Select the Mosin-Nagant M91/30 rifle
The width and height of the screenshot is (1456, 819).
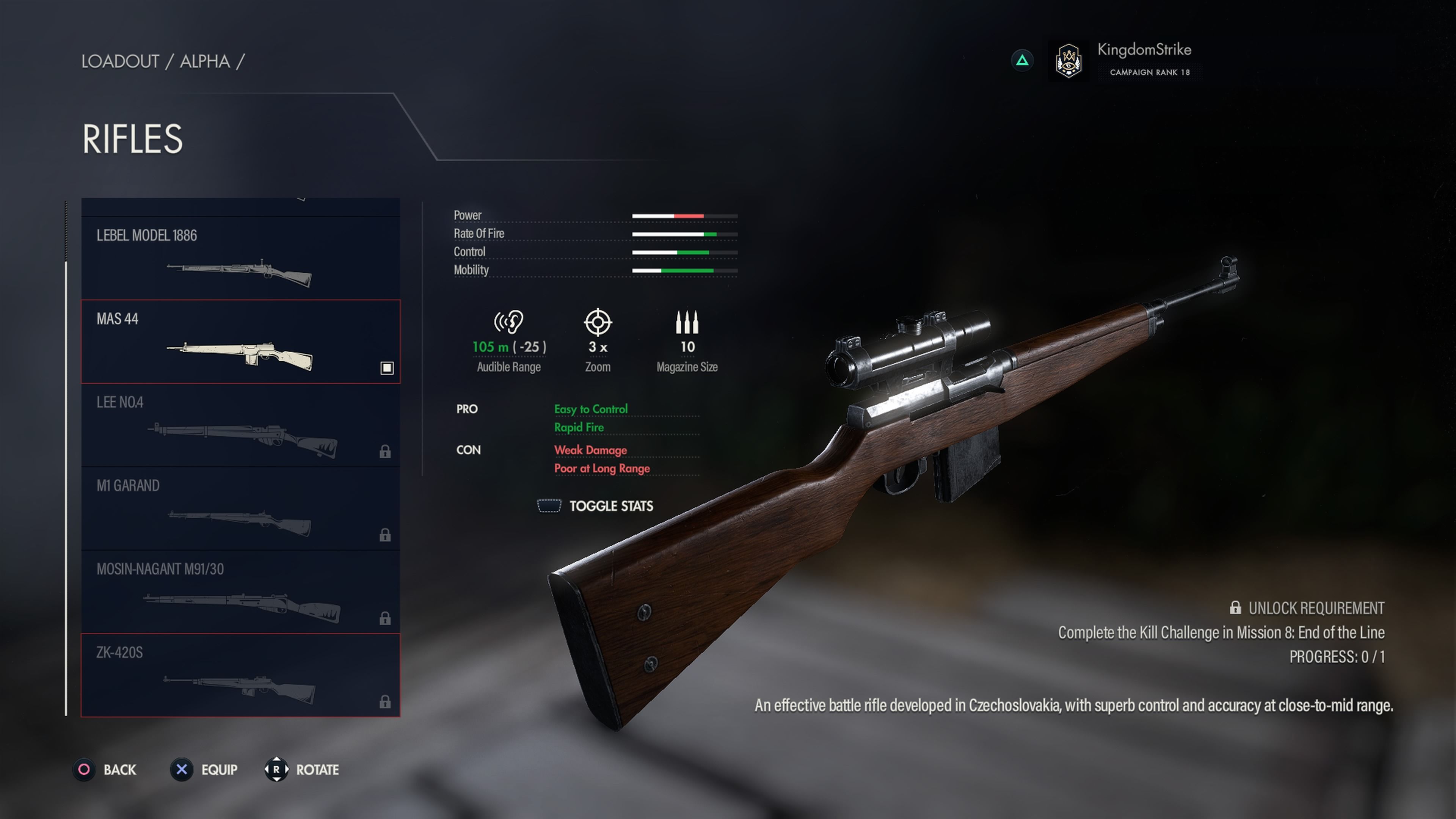[x=240, y=592]
